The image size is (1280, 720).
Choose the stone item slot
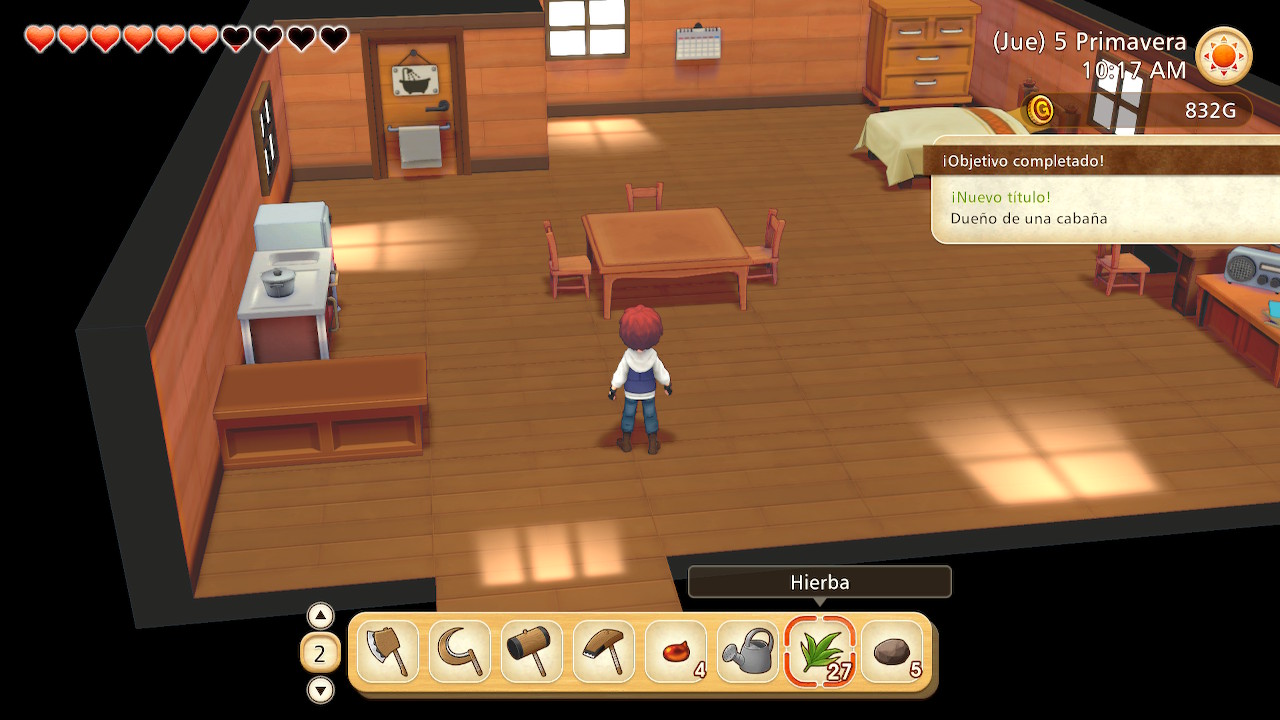tap(892, 652)
